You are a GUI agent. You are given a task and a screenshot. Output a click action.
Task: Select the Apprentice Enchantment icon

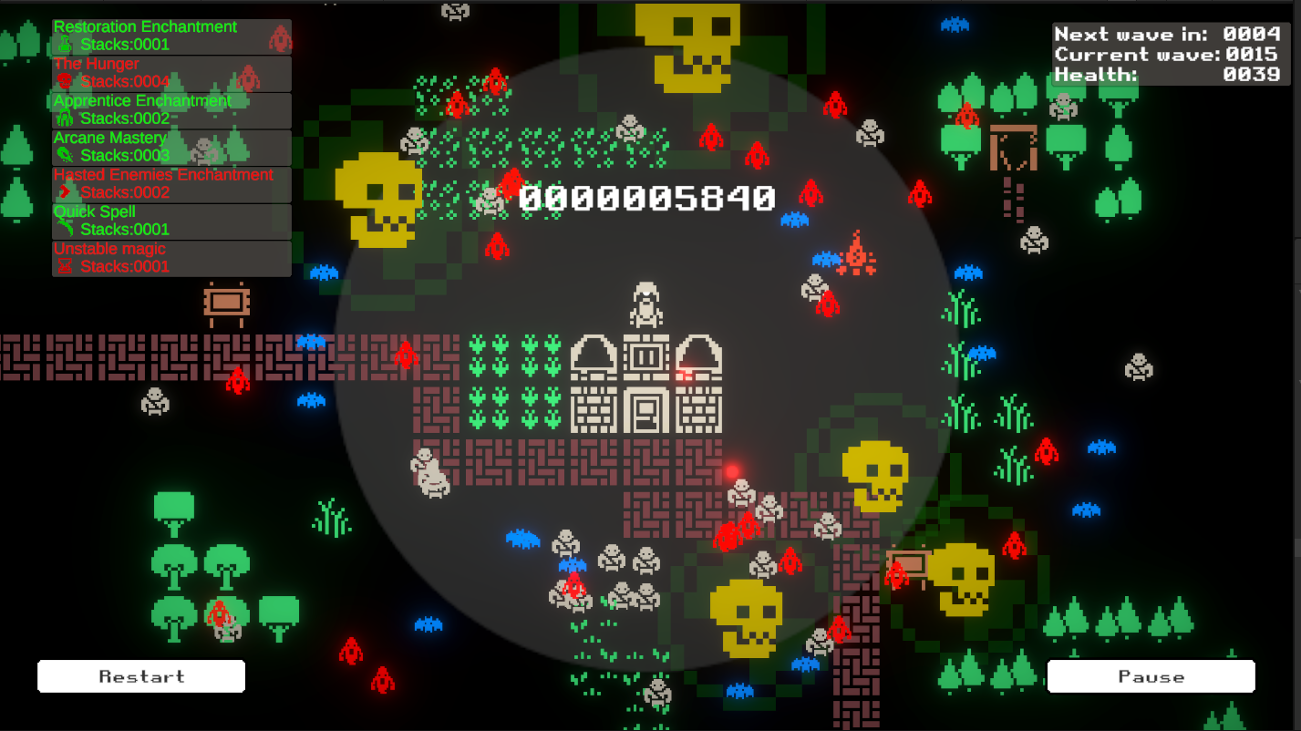tap(66, 118)
